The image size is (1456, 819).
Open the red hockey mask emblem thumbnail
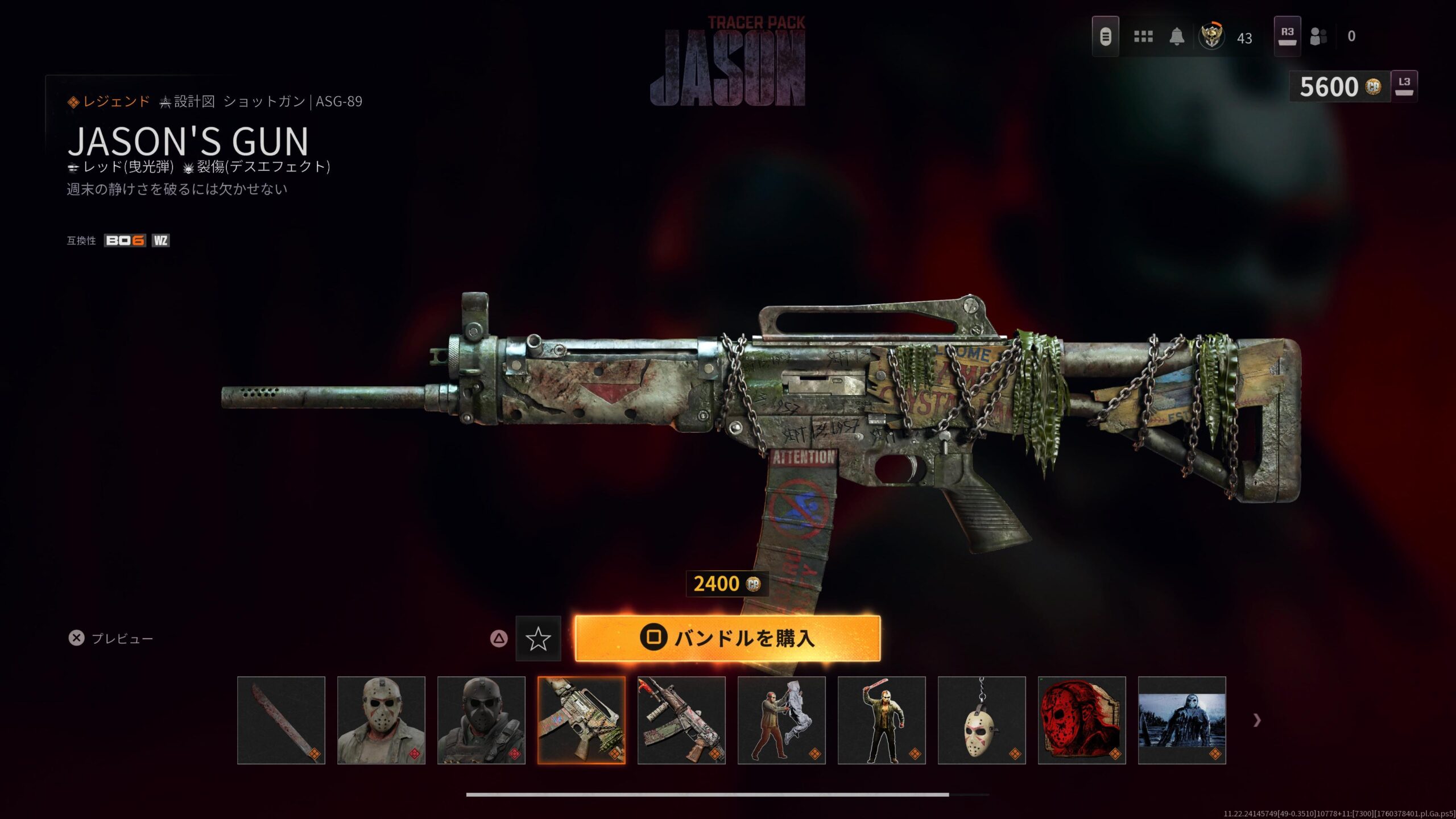pos(1082,720)
